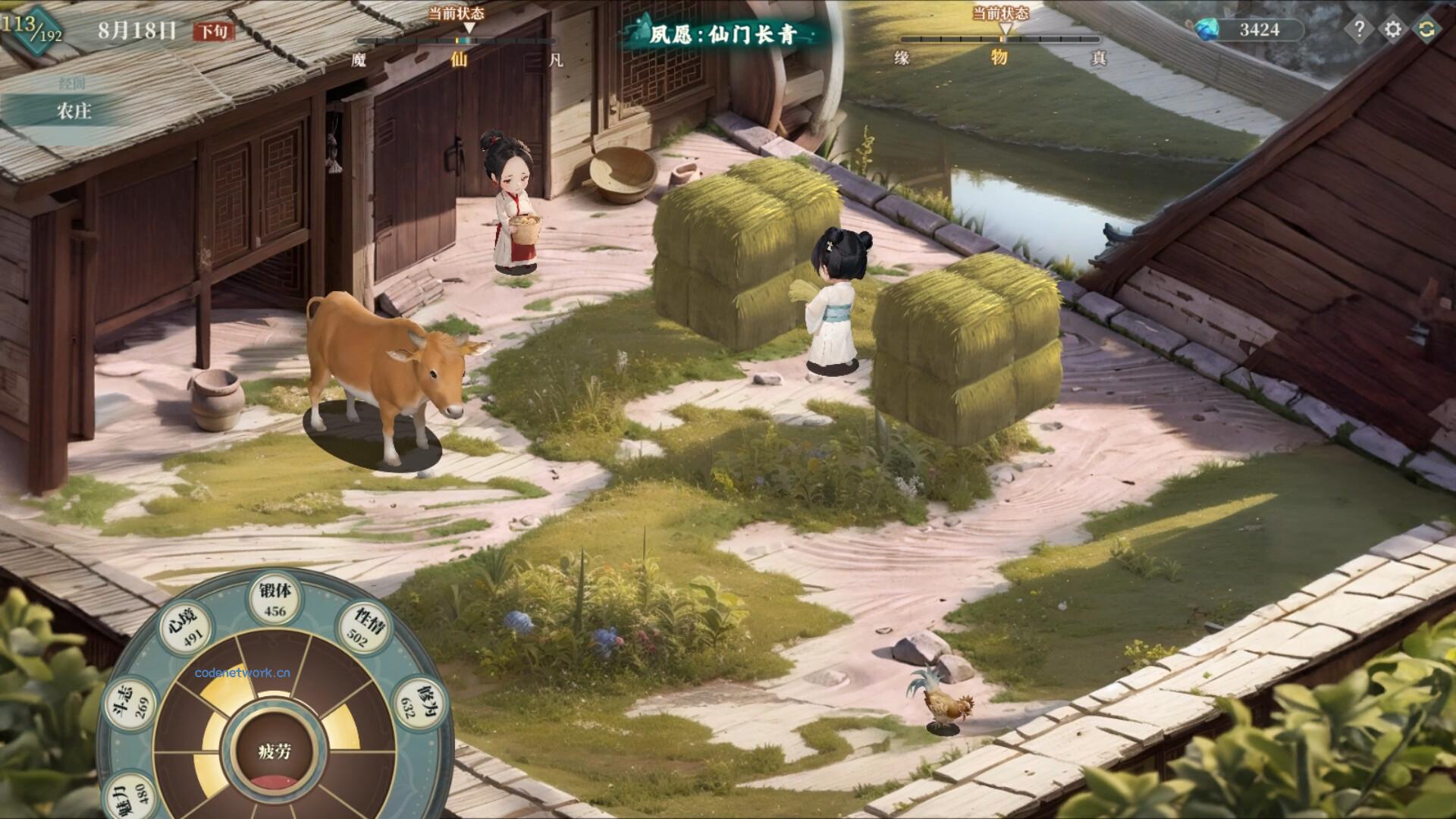Open the help question mark button
1456x819 pixels.
pyautogui.click(x=1359, y=30)
